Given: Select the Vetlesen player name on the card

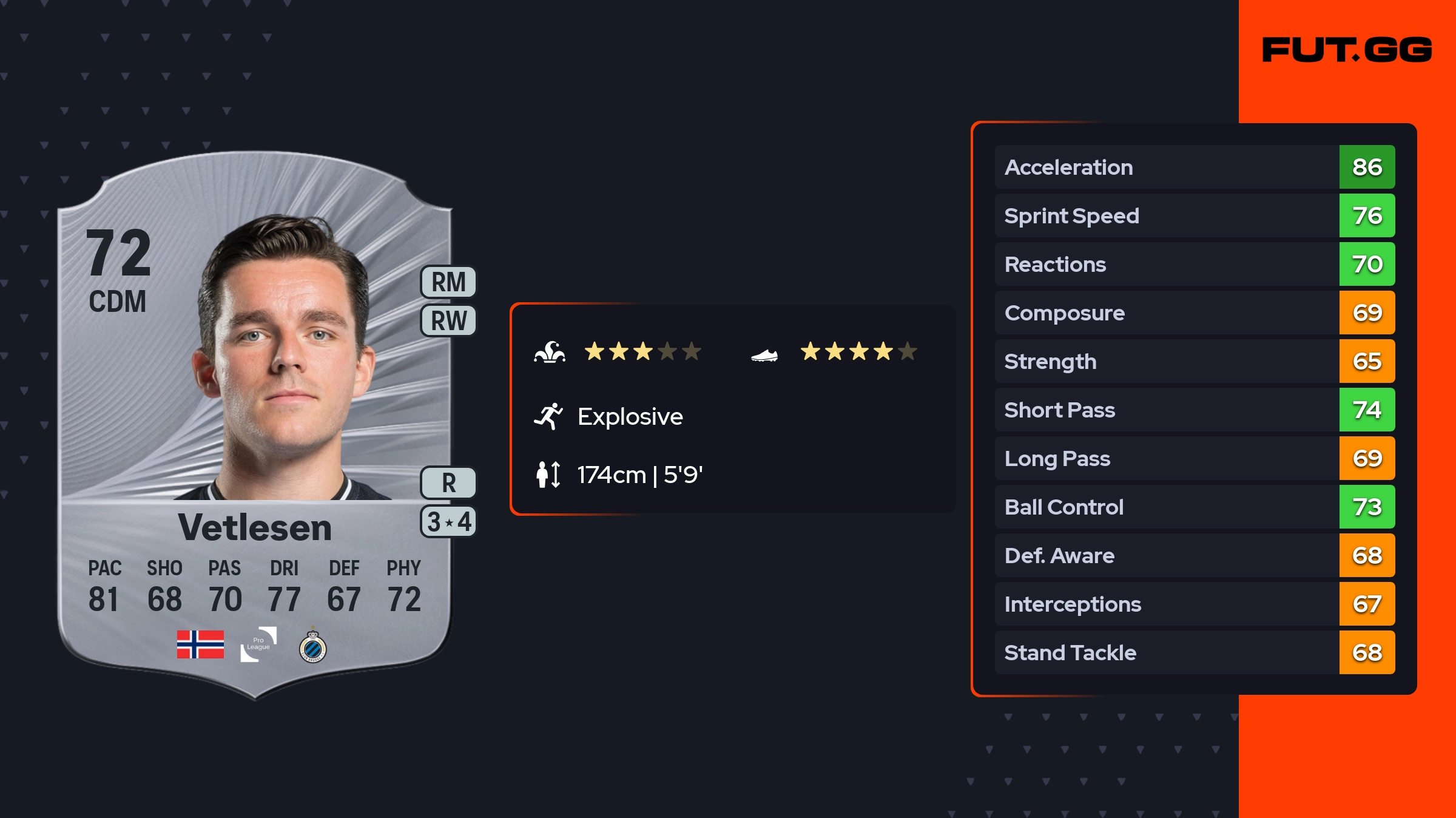Looking at the screenshot, I should click(255, 527).
